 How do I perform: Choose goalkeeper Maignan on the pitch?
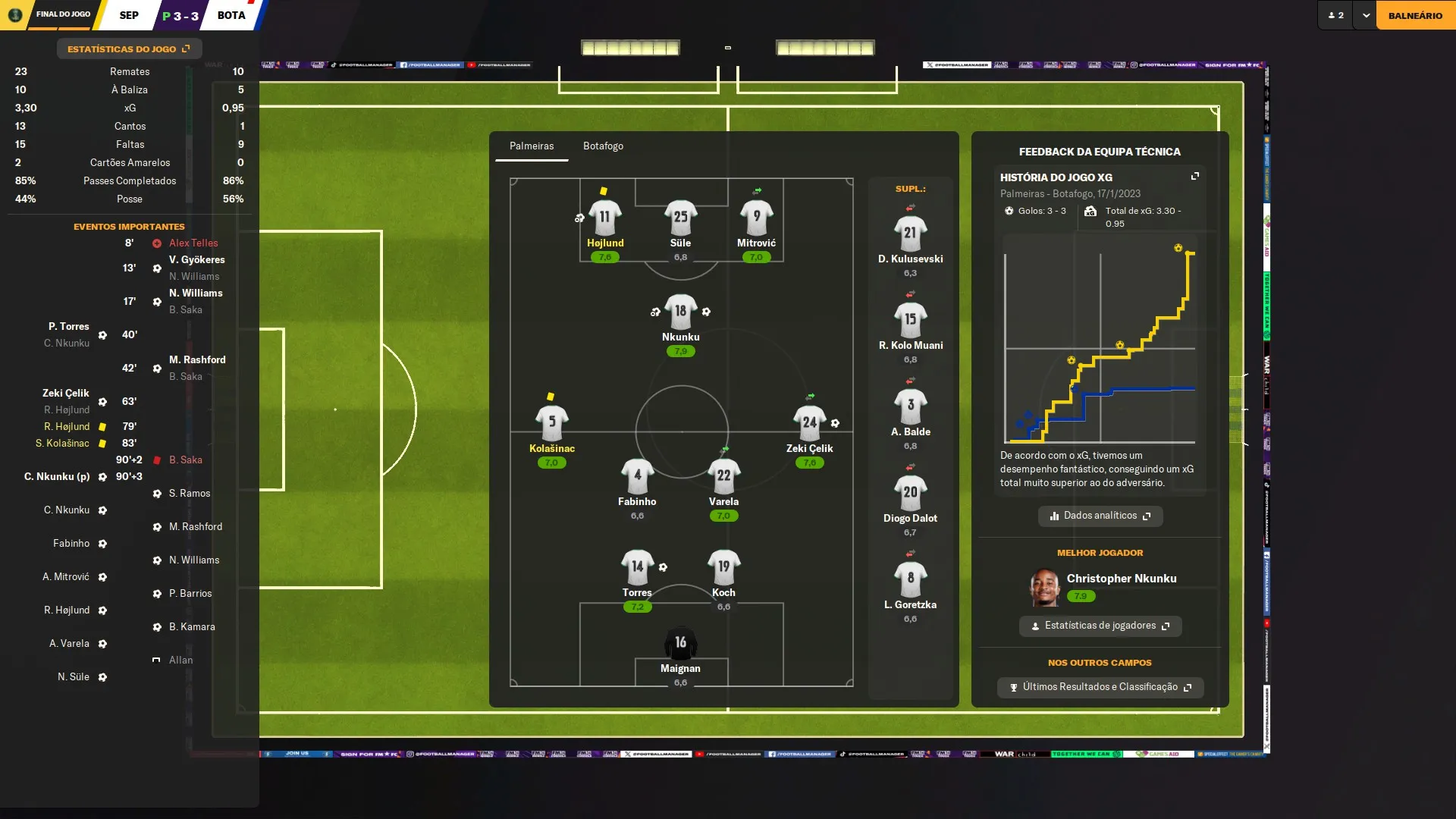pyautogui.click(x=680, y=644)
